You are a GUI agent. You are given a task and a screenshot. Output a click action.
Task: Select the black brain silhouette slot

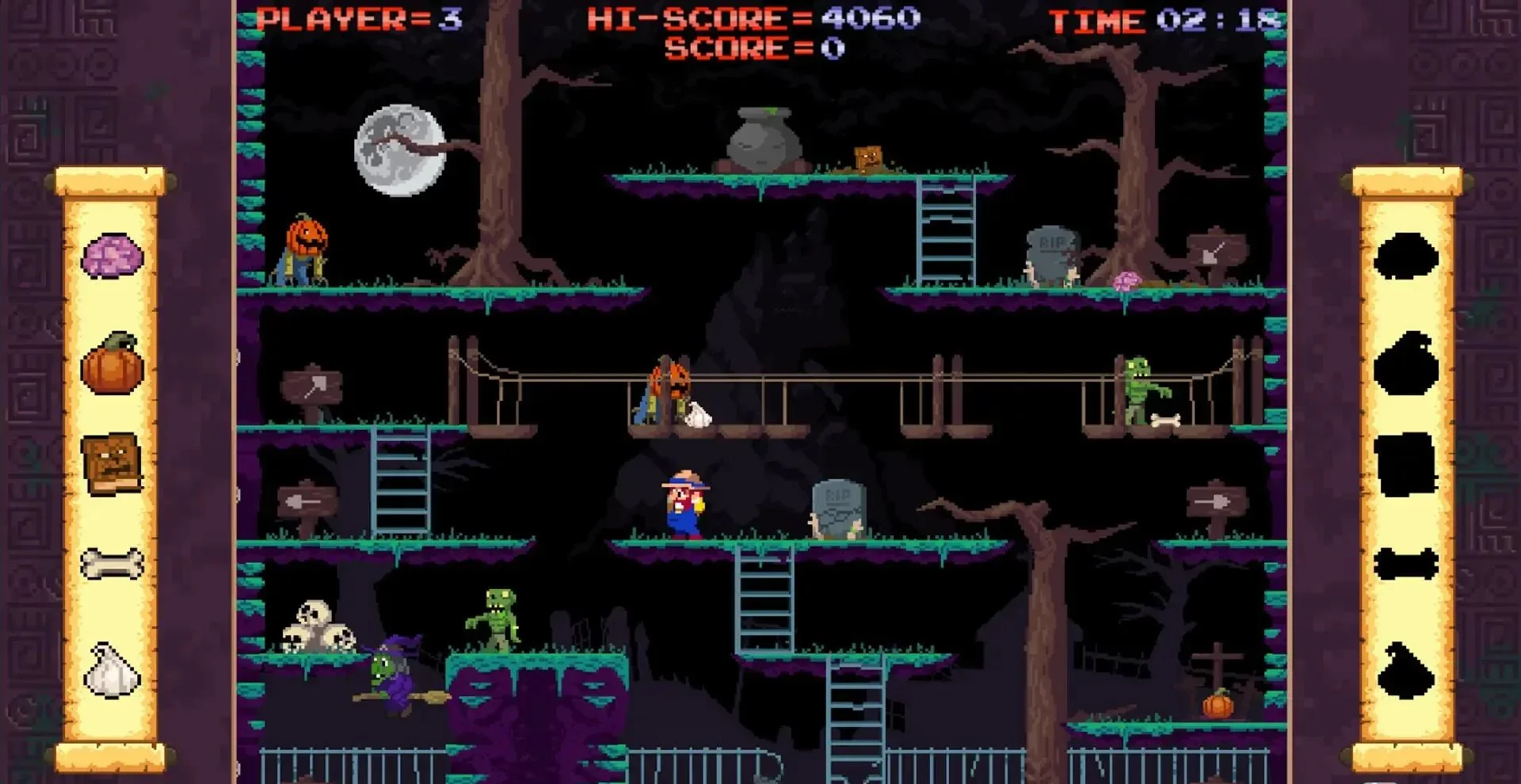[1406, 256]
